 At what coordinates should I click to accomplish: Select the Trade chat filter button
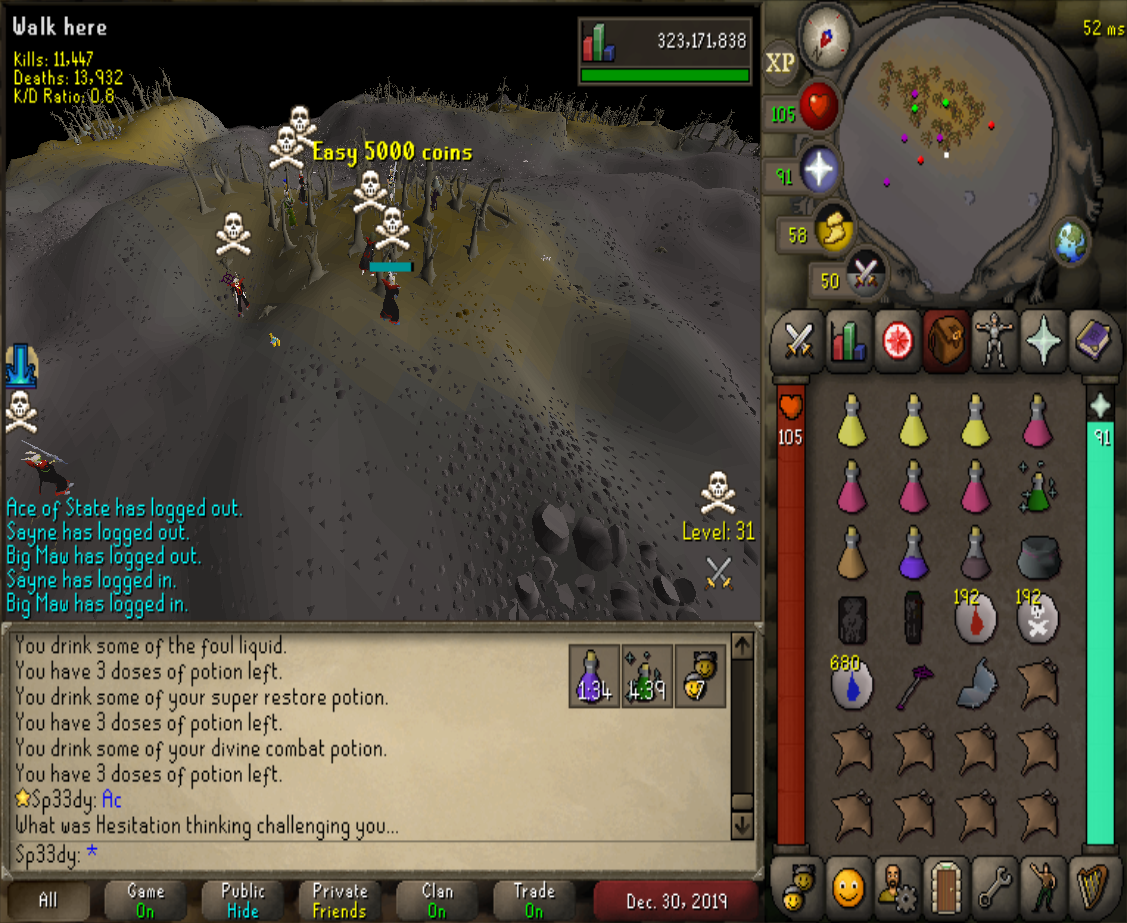tap(534, 900)
